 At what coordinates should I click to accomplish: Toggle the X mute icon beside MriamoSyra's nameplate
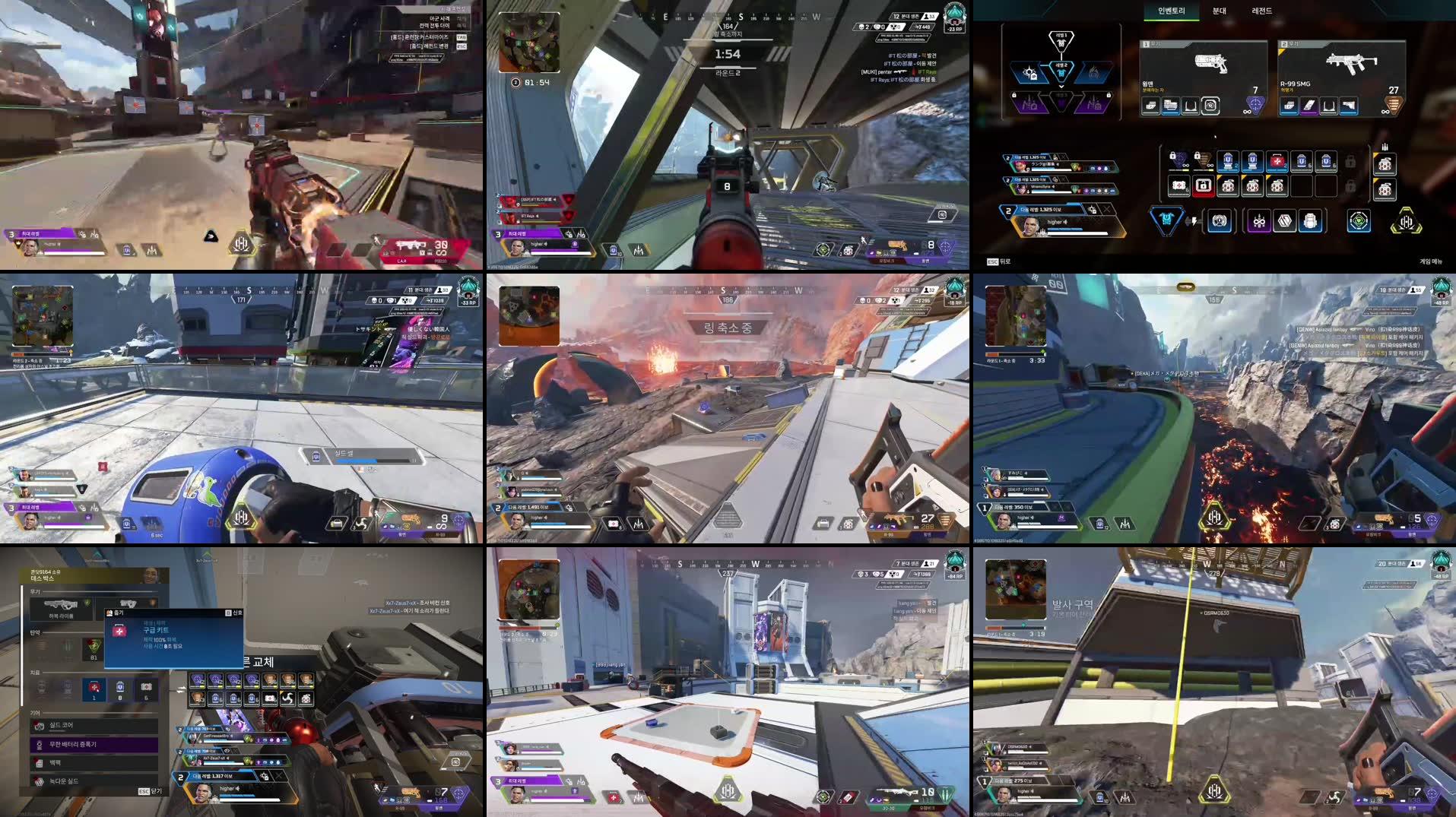point(1063,180)
